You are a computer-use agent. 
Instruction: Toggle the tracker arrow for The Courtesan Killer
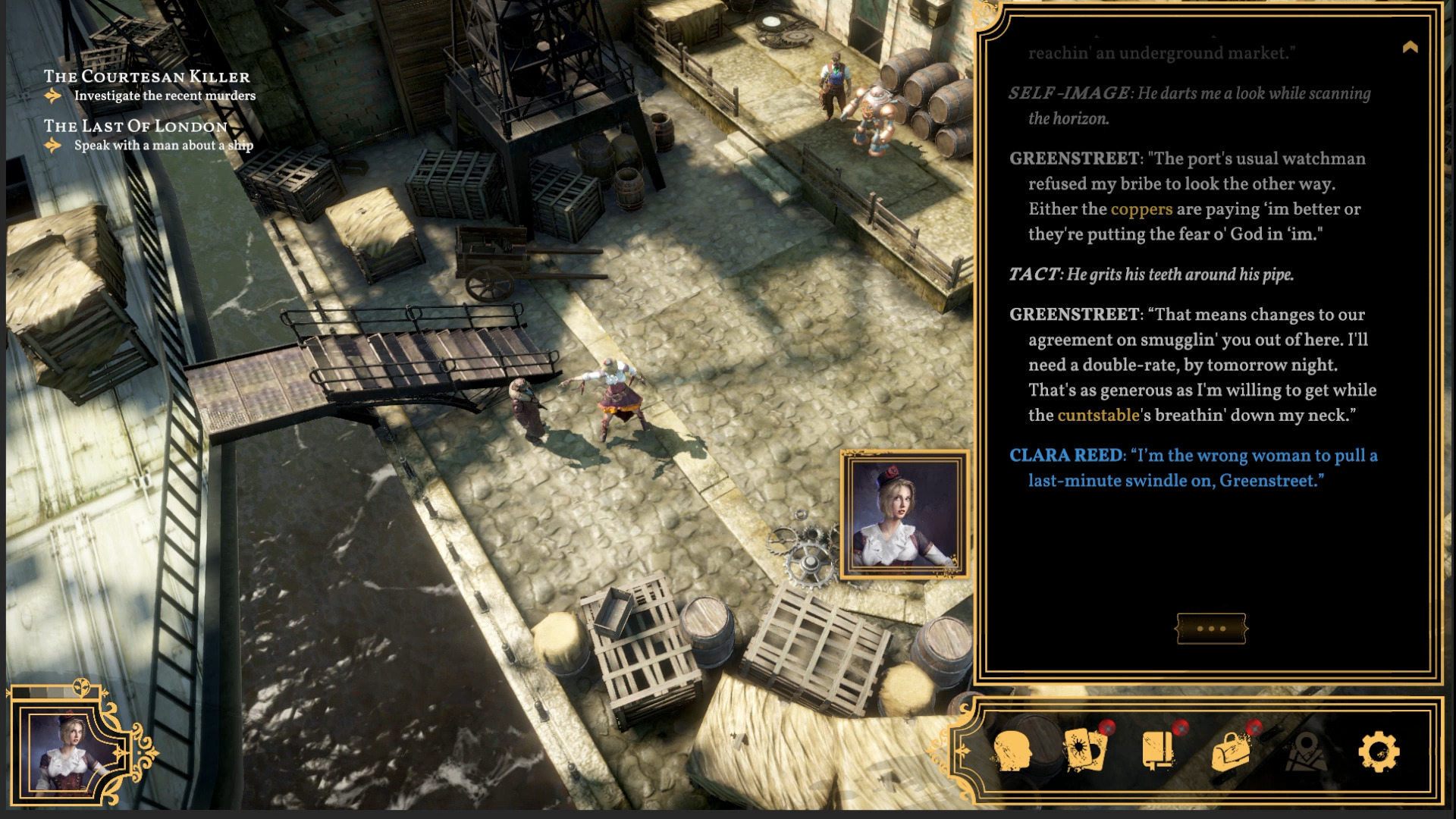[52, 96]
